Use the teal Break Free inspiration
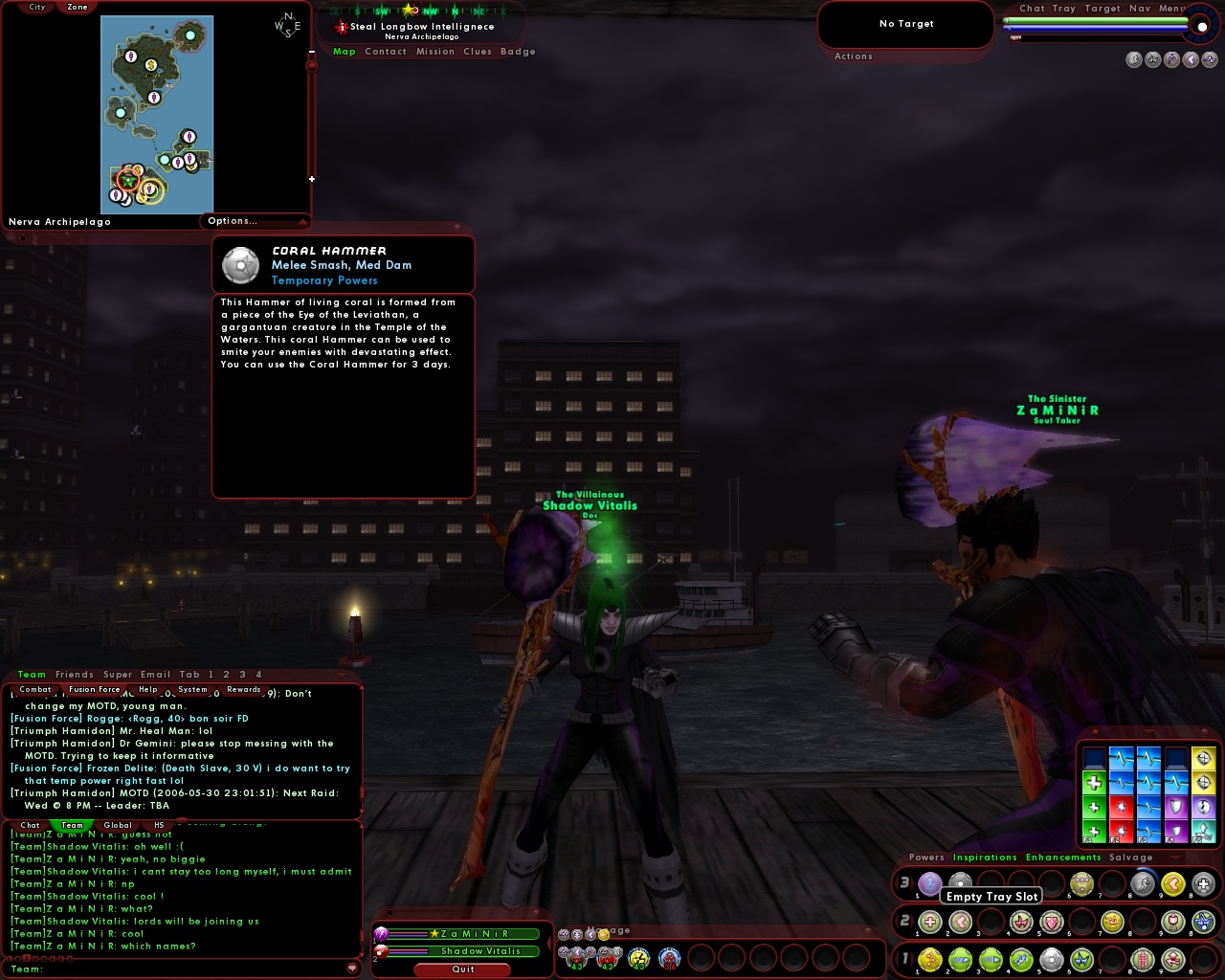Image resolution: width=1225 pixels, height=980 pixels. pyautogui.click(x=1203, y=831)
